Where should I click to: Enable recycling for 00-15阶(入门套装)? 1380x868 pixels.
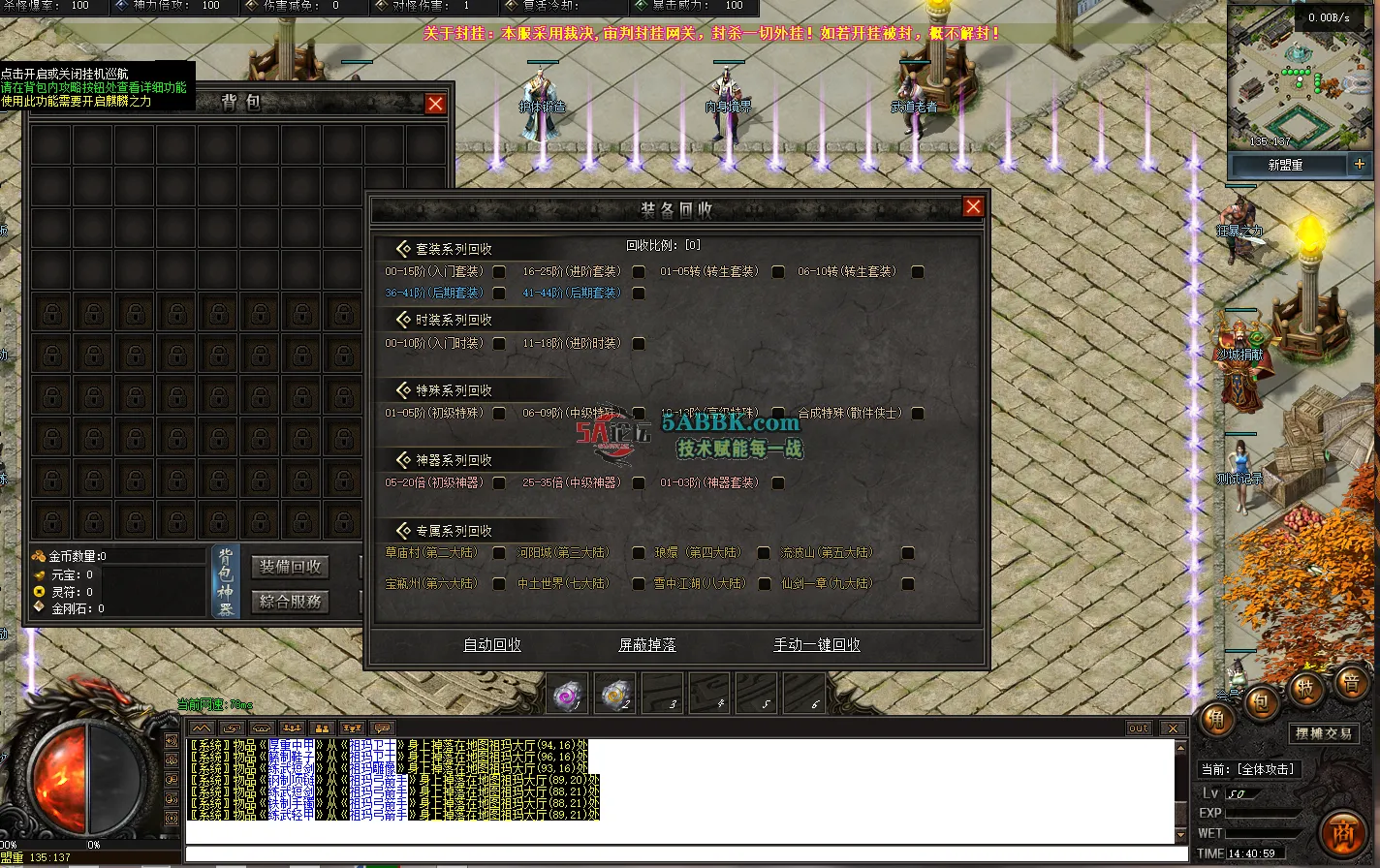click(x=500, y=272)
